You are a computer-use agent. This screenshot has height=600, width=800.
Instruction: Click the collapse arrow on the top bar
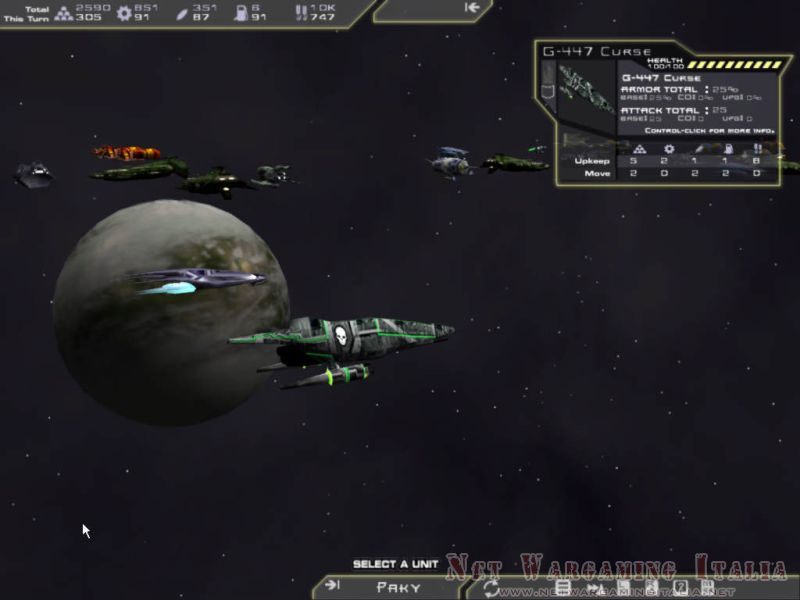point(473,8)
